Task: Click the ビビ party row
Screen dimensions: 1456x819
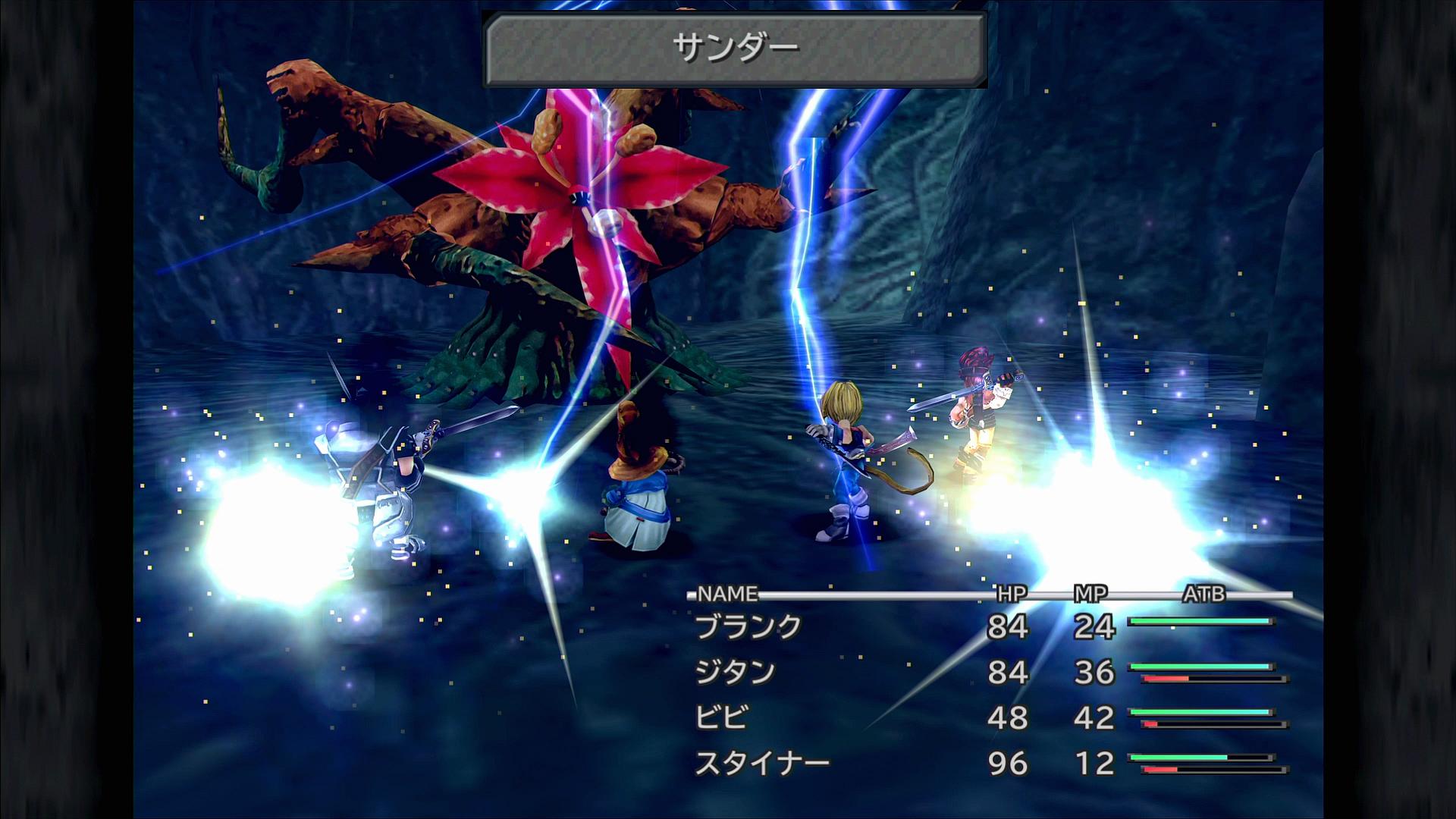Action: click(x=721, y=717)
